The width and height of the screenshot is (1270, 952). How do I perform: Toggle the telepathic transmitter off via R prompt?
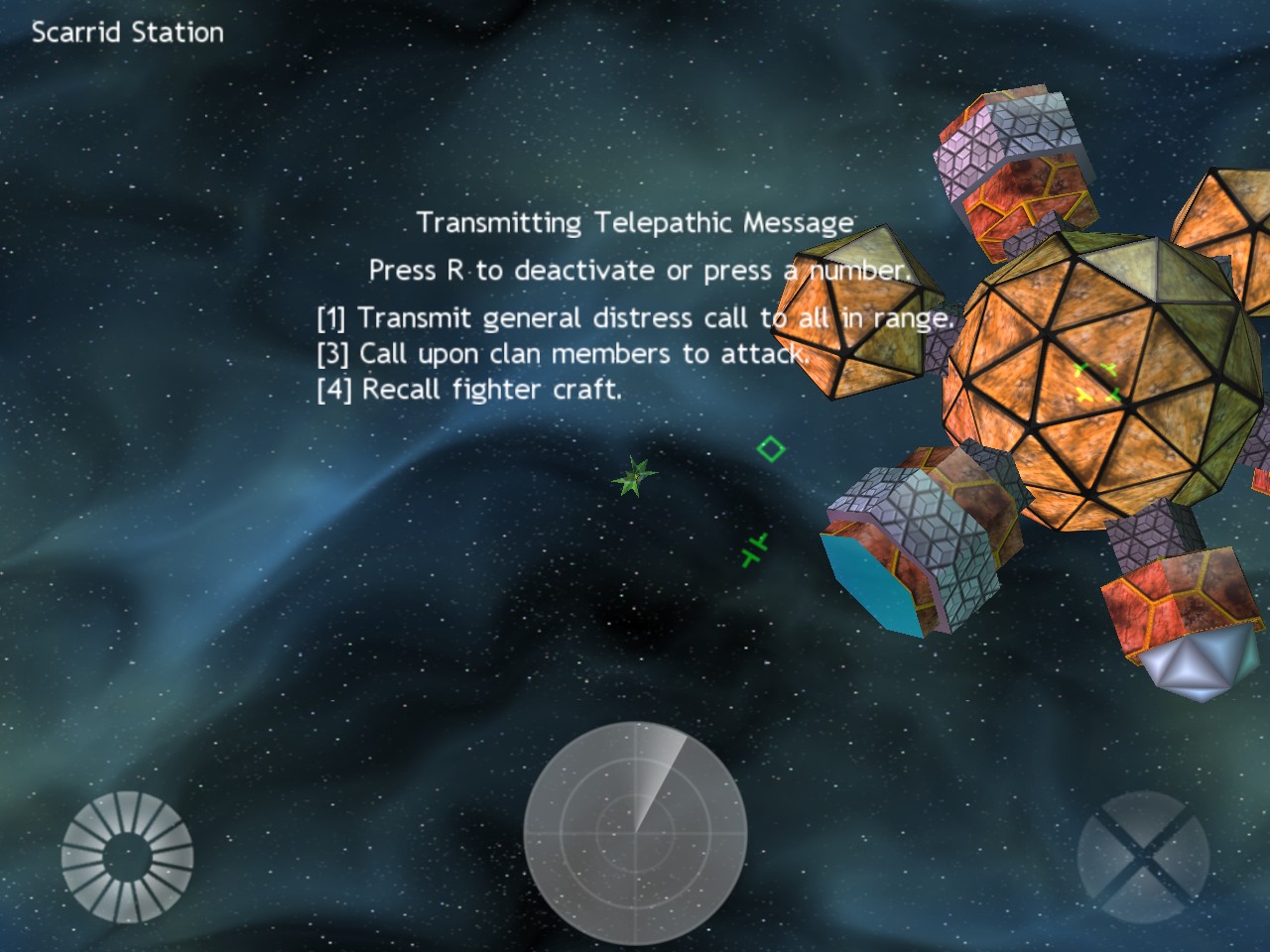639,269
